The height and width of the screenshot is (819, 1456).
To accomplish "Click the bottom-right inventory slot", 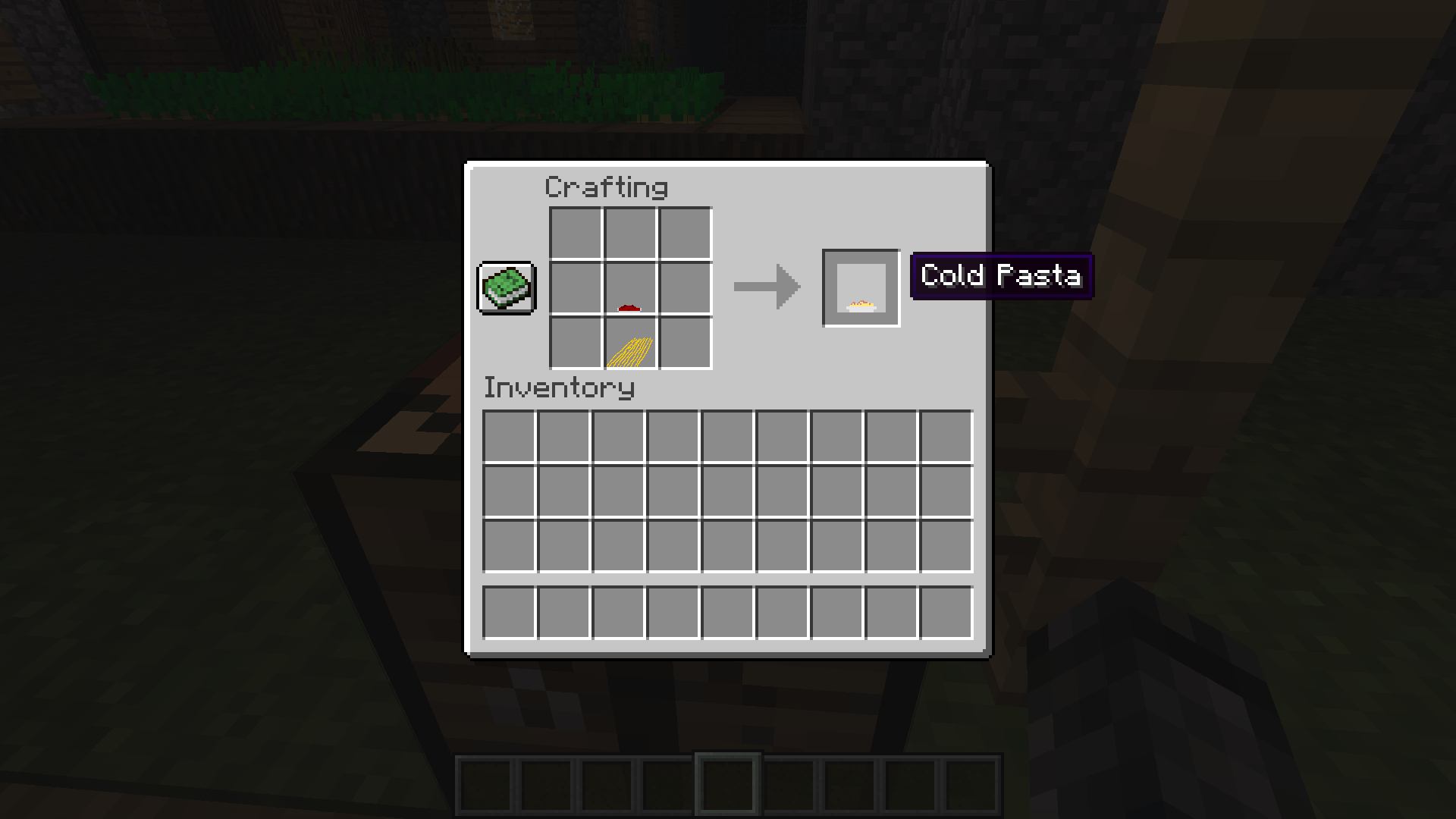I will tap(947, 612).
